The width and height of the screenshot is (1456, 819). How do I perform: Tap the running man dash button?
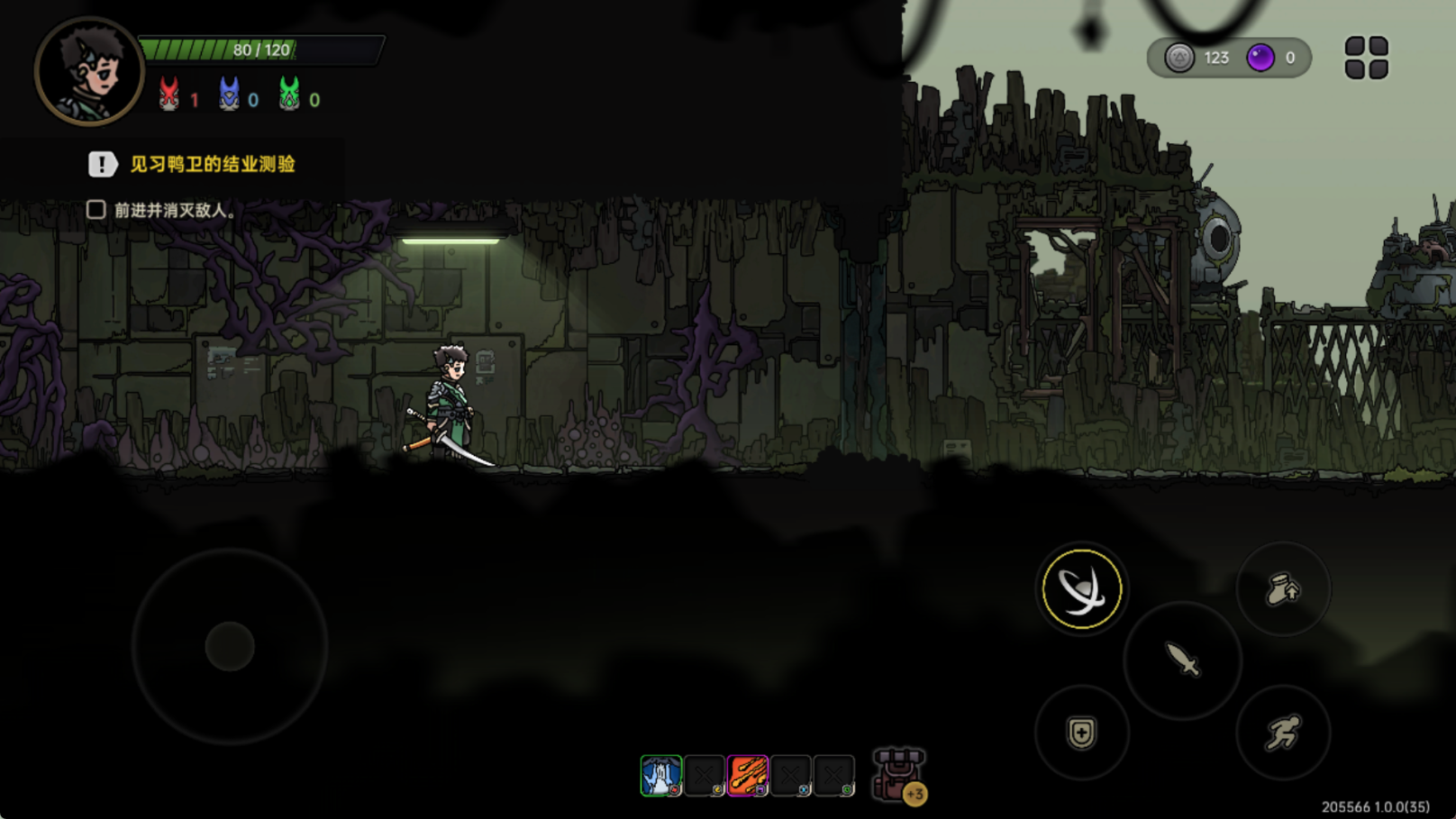[1283, 733]
